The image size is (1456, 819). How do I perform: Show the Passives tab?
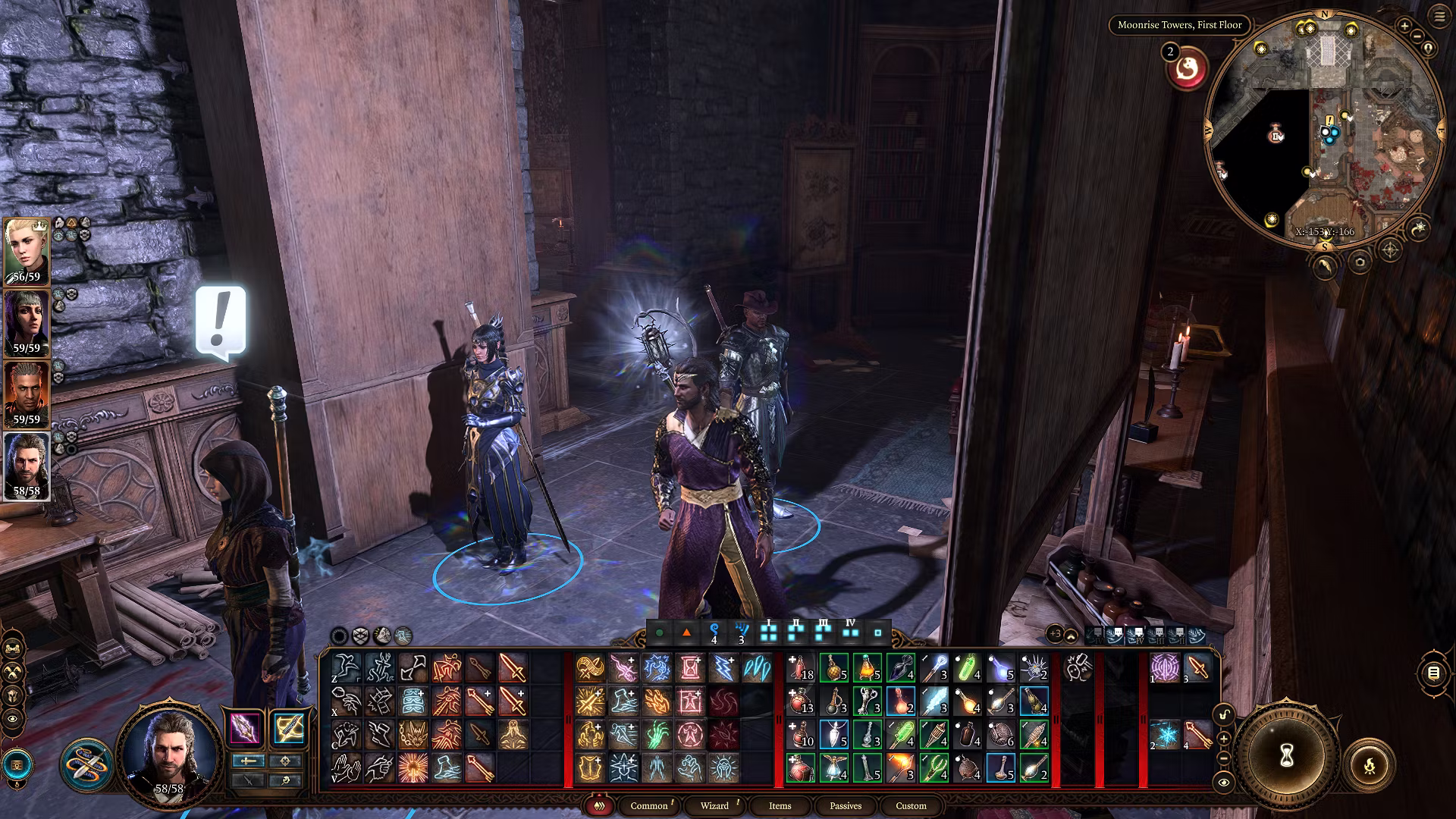point(846,805)
